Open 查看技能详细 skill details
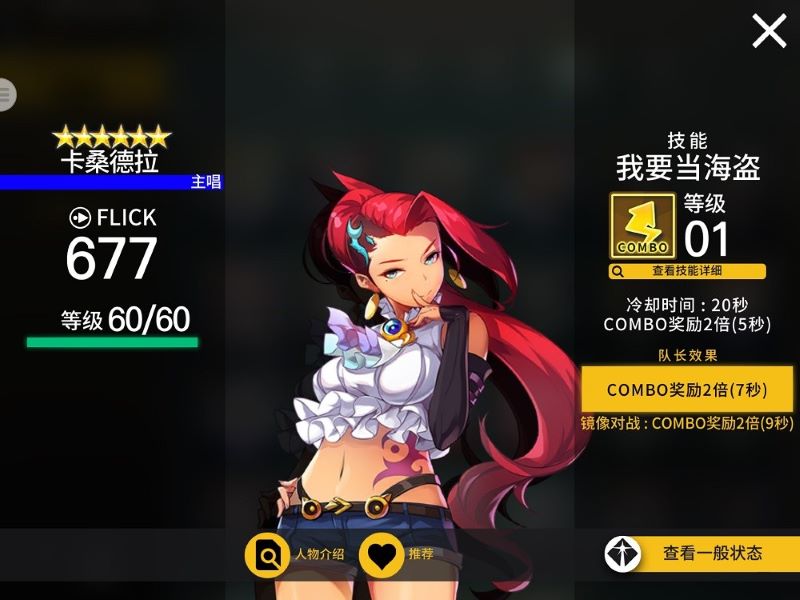Screen dimensions: 800x600 pyautogui.click(x=687, y=271)
